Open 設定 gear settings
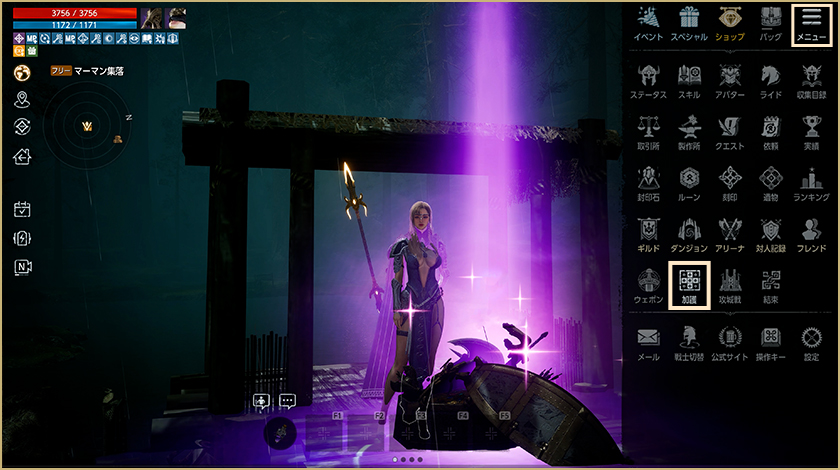 pyautogui.click(x=811, y=342)
